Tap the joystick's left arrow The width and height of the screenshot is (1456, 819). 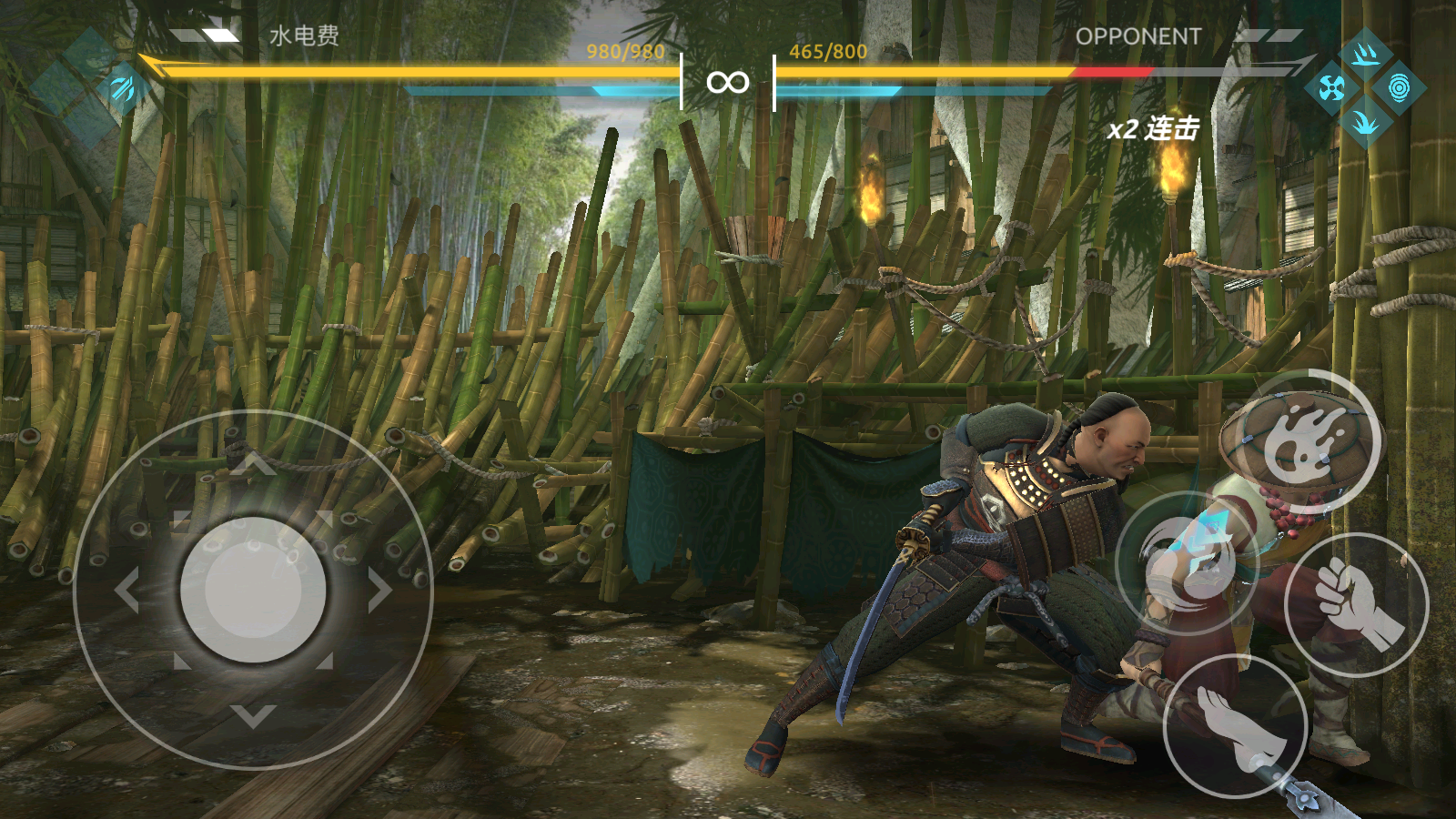(x=127, y=590)
